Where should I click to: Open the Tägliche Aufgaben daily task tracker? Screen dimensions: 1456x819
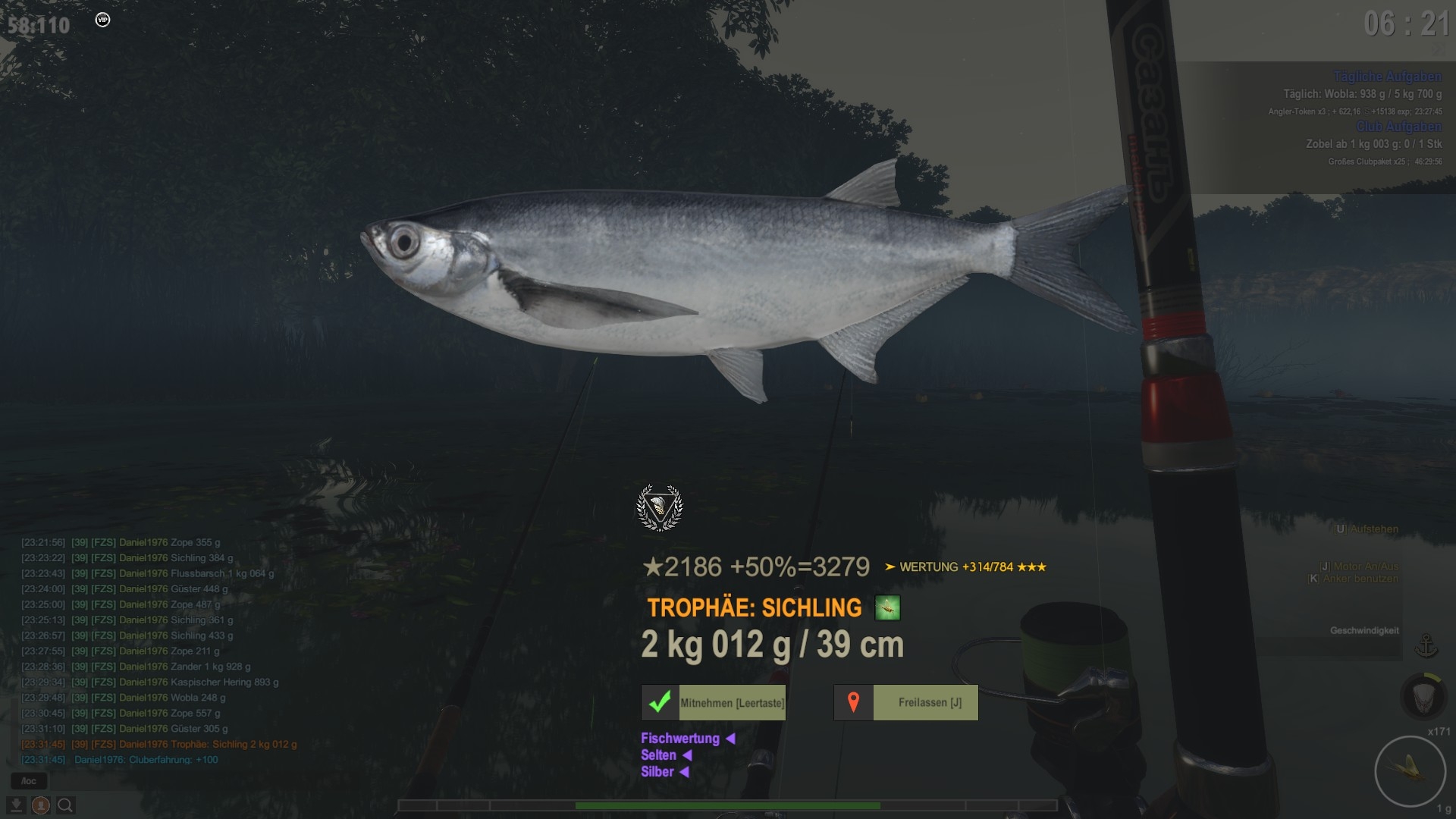1387,77
